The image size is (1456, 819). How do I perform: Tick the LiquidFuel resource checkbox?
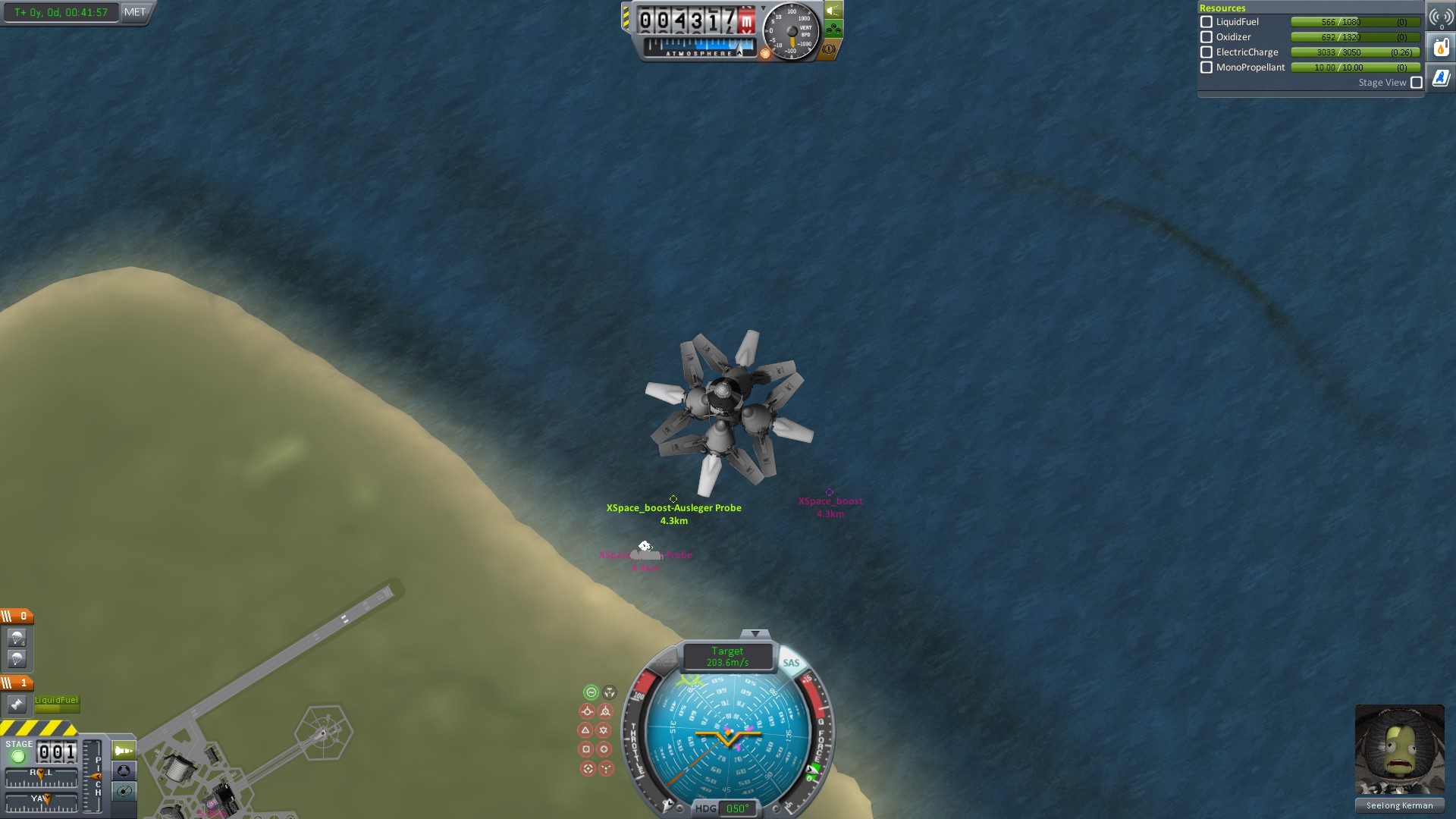[x=1207, y=22]
